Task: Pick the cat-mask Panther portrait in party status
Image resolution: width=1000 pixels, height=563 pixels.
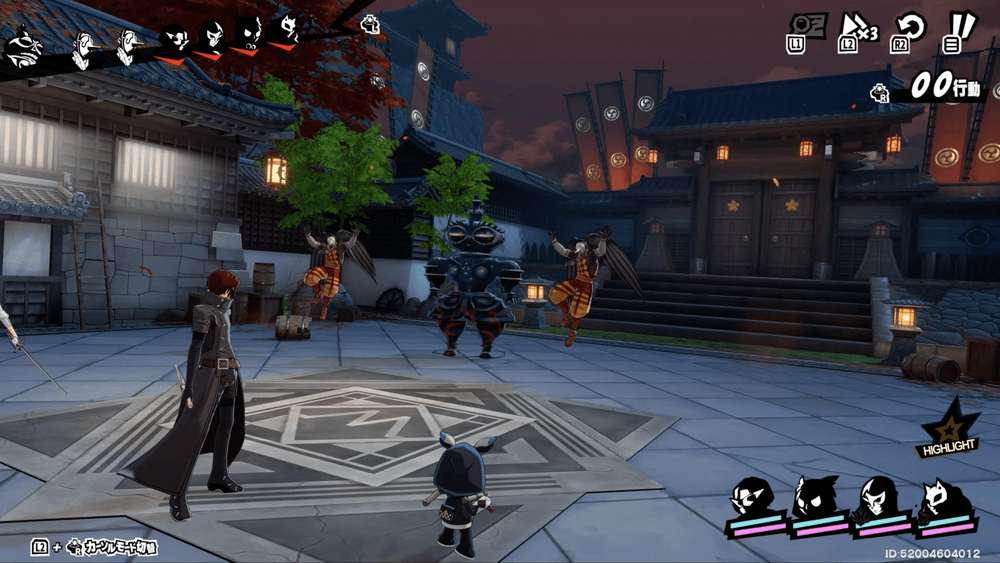Action: pos(942,497)
